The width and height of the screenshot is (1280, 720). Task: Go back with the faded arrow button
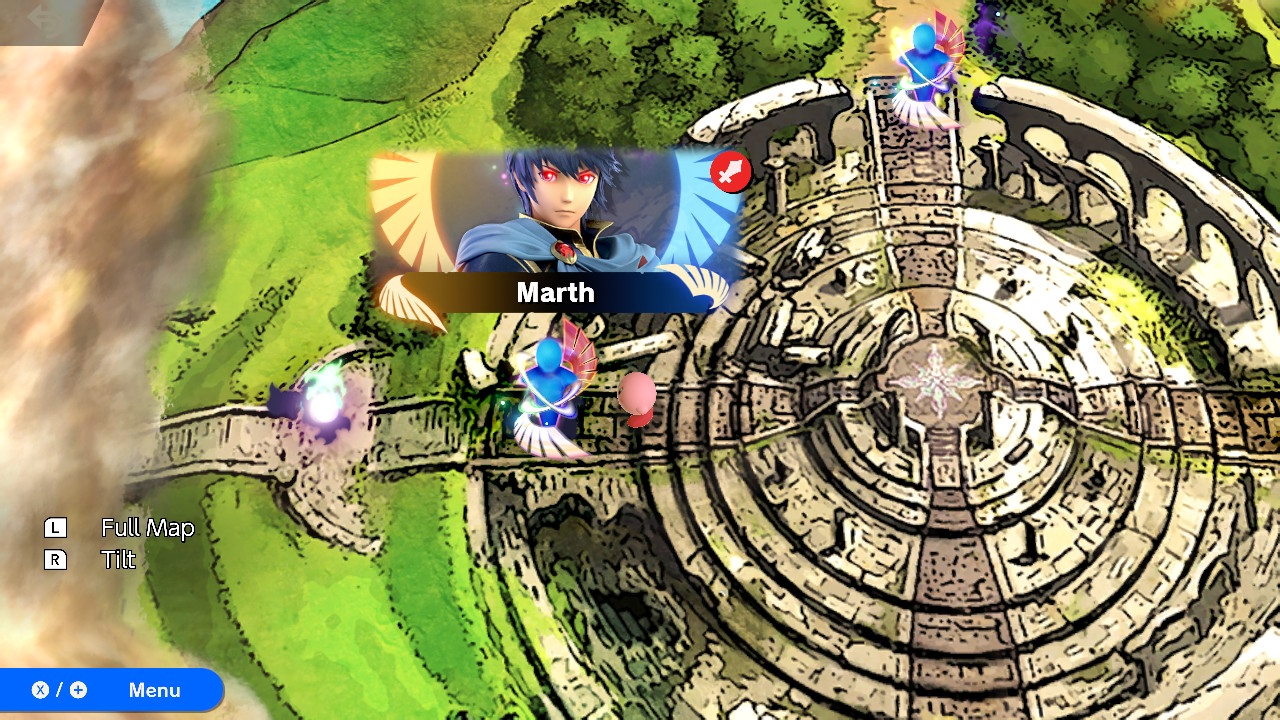pos(41,19)
